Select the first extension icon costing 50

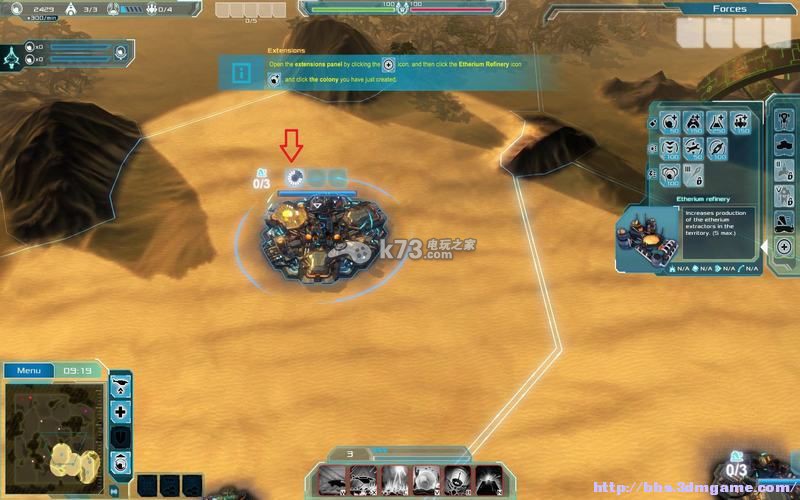[x=667, y=123]
